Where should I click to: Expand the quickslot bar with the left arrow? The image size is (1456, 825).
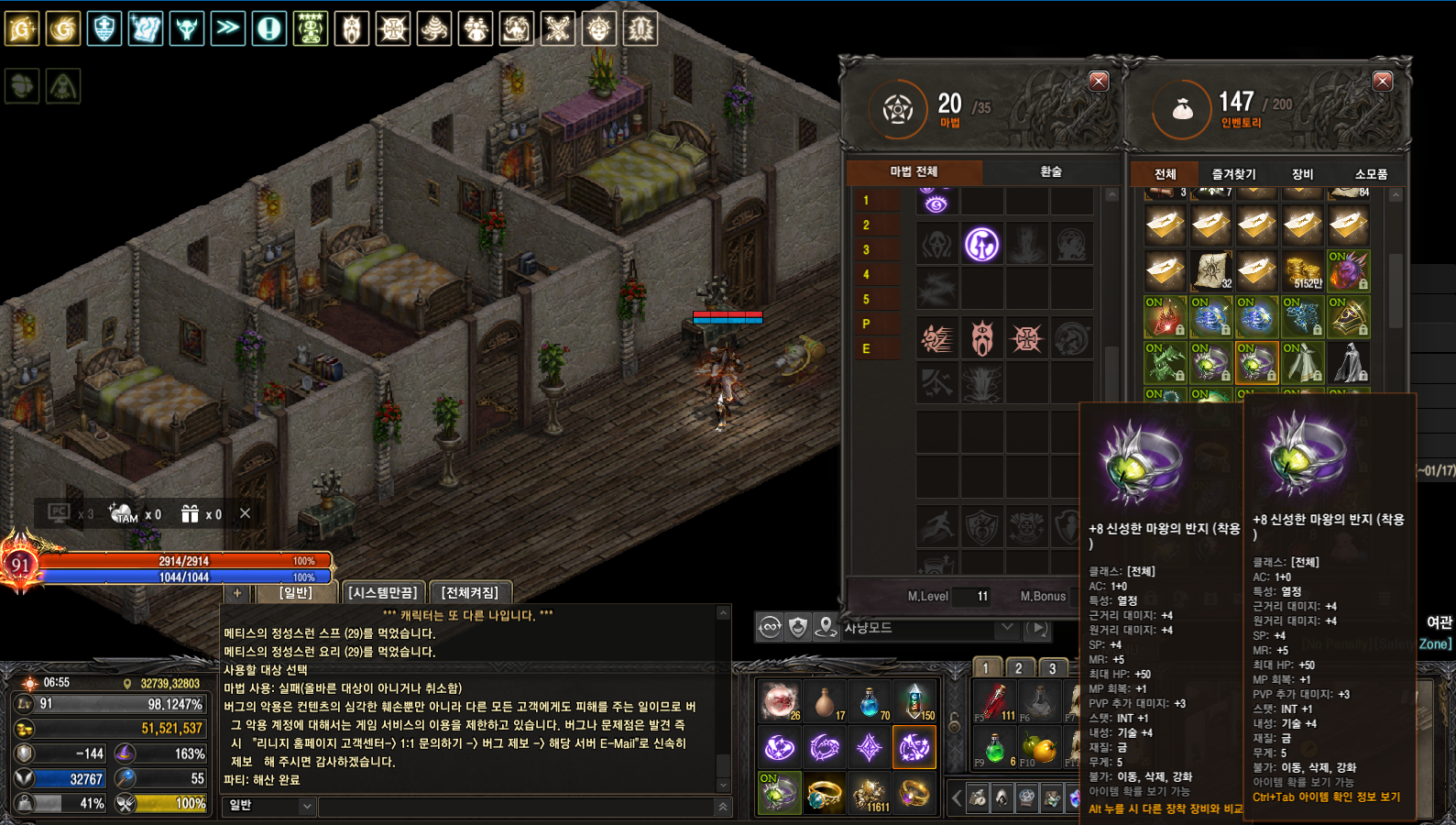click(956, 798)
